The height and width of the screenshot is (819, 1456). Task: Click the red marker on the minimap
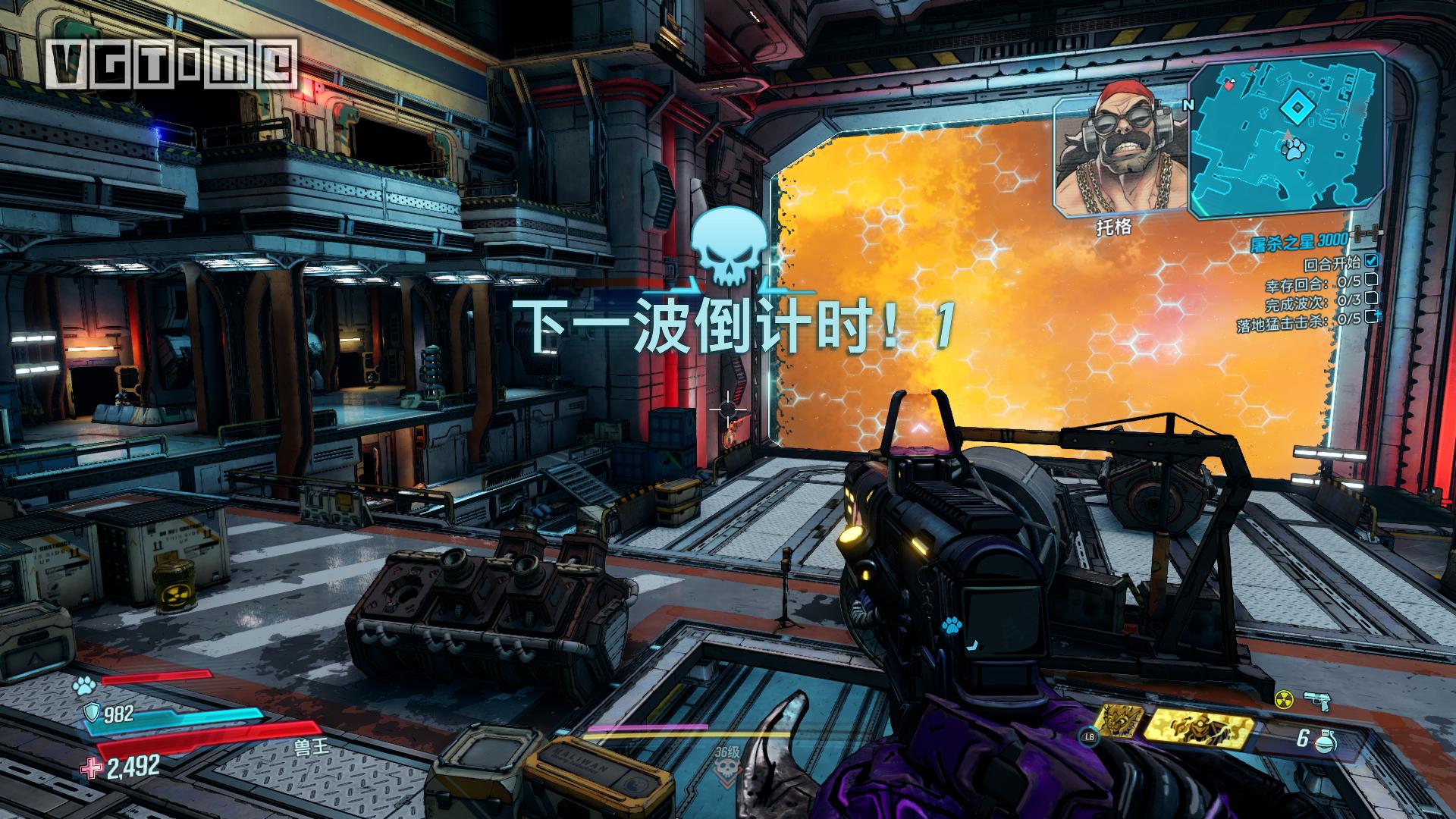click(1228, 87)
